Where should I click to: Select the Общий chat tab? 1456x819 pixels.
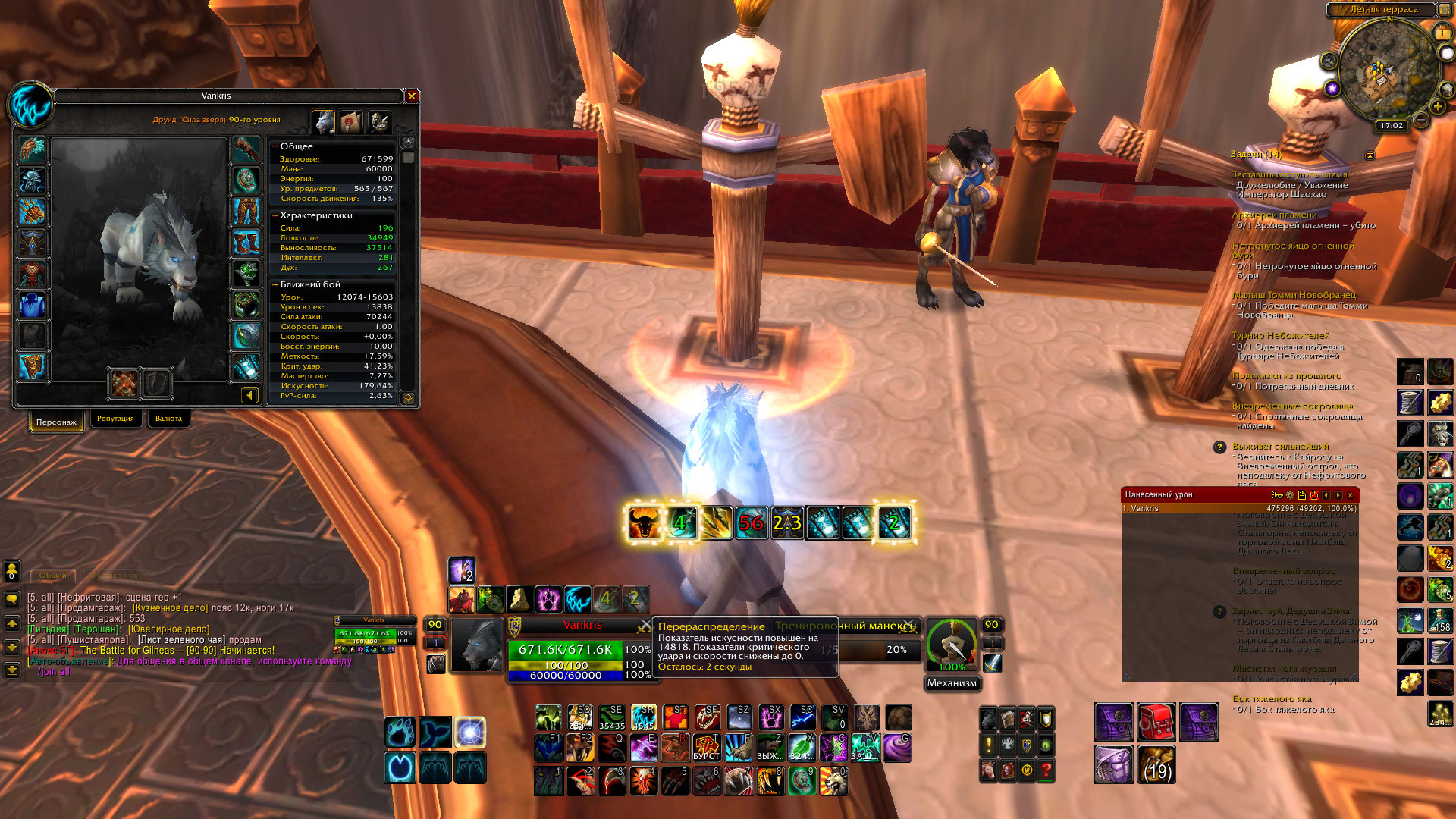coord(52,576)
